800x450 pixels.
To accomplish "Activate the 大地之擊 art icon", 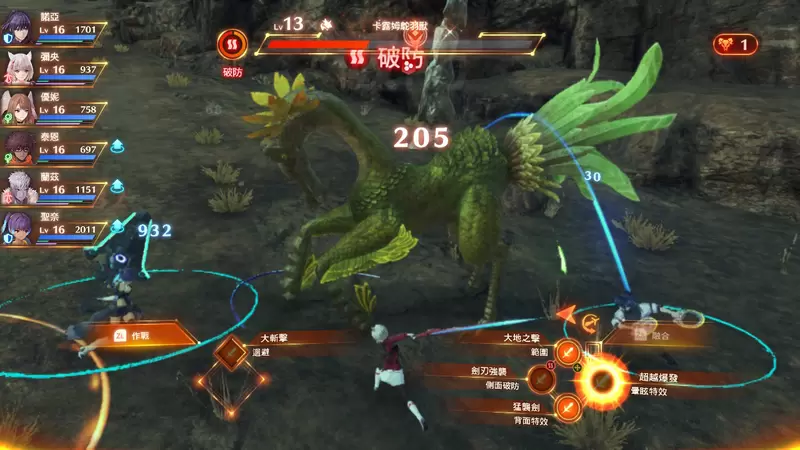I will (567, 351).
